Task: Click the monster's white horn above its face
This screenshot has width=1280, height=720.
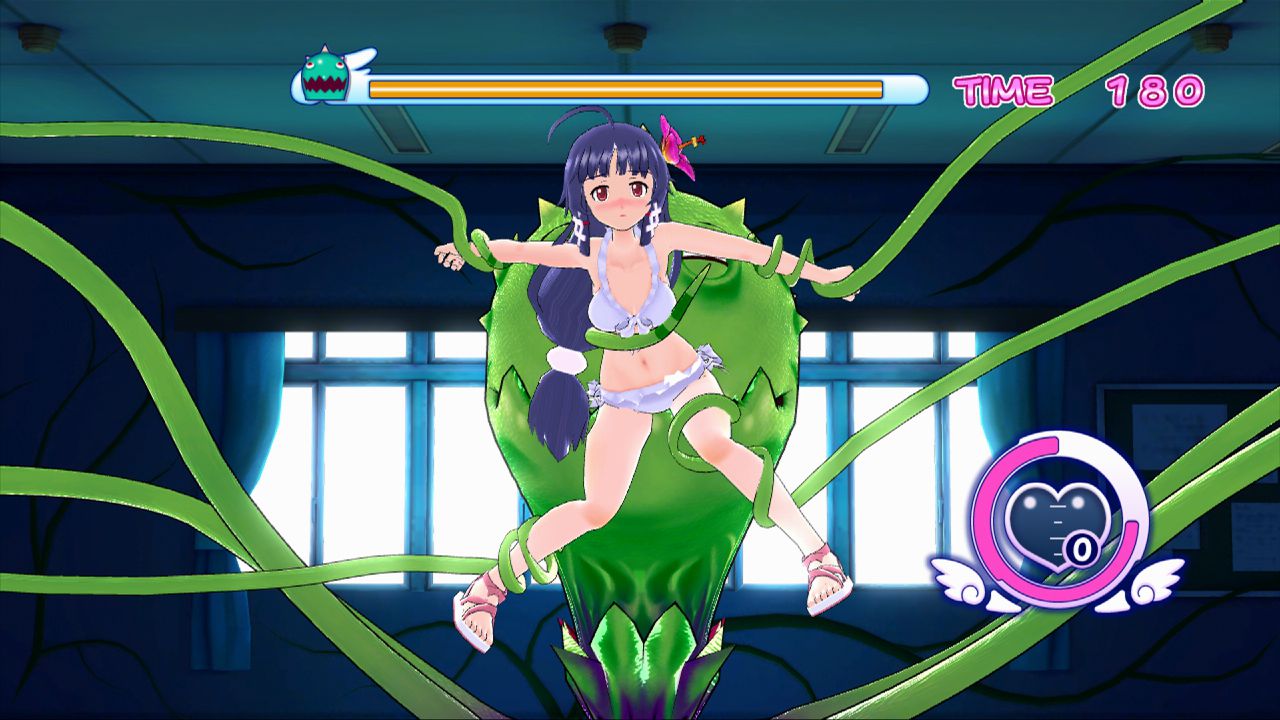Action: 324,48
